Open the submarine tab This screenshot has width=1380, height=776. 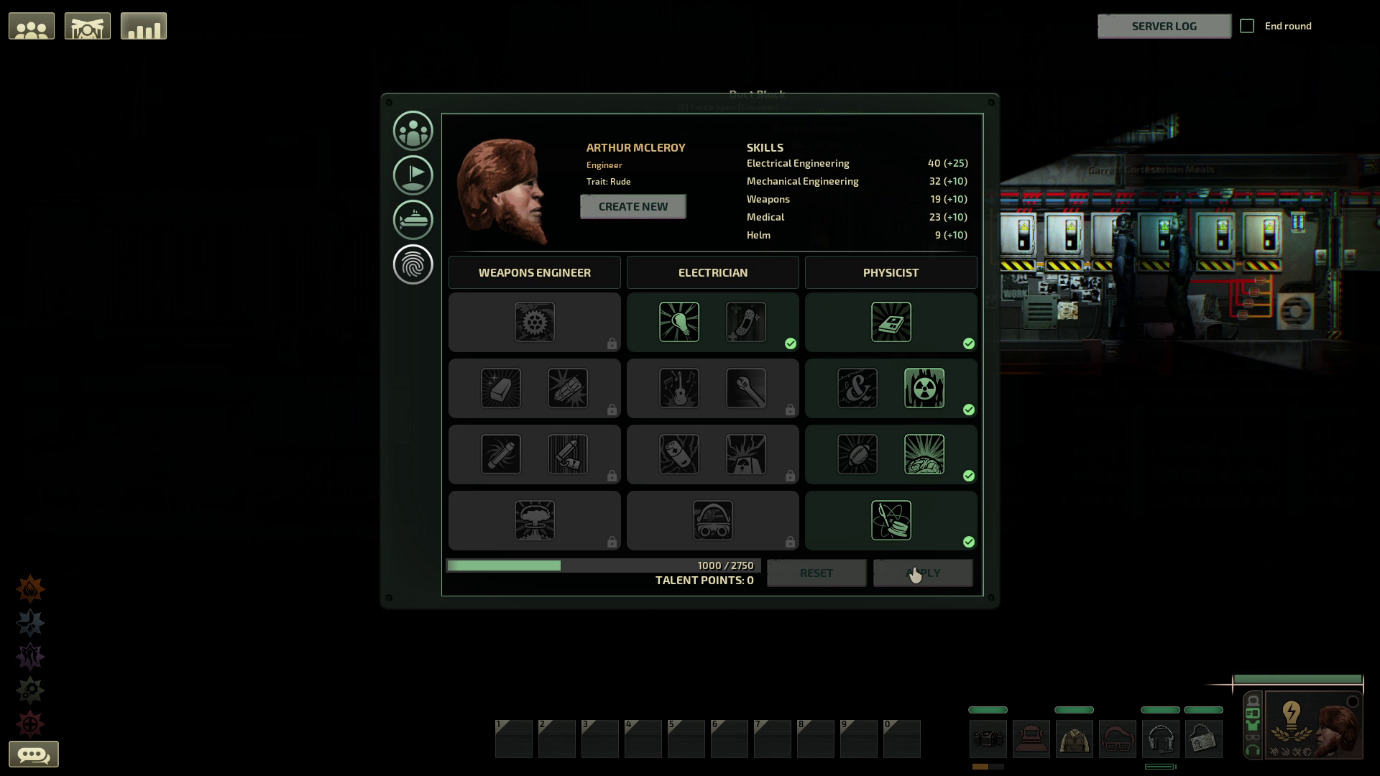413,219
